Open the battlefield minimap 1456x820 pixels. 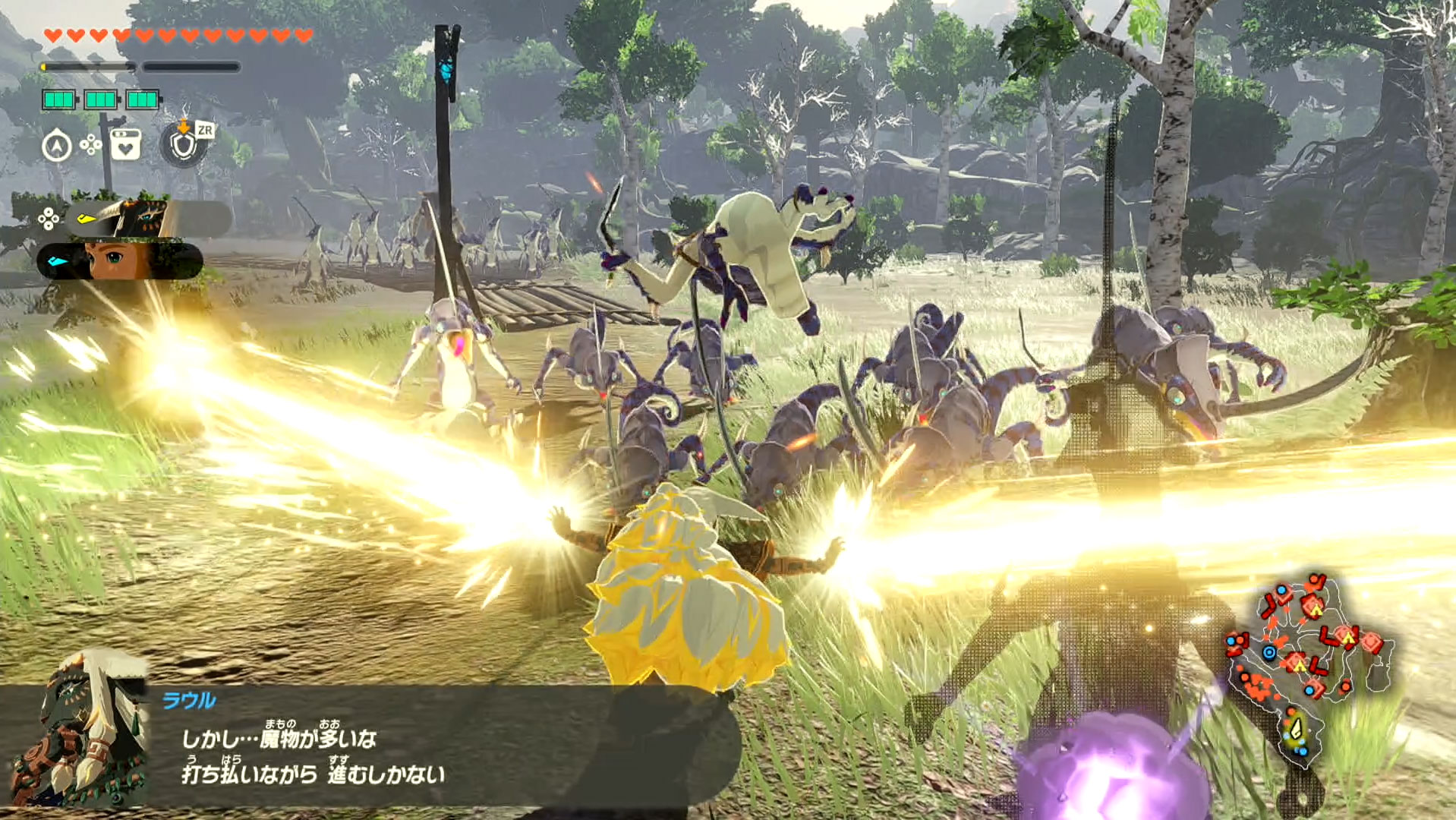pyautogui.click(x=1309, y=662)
